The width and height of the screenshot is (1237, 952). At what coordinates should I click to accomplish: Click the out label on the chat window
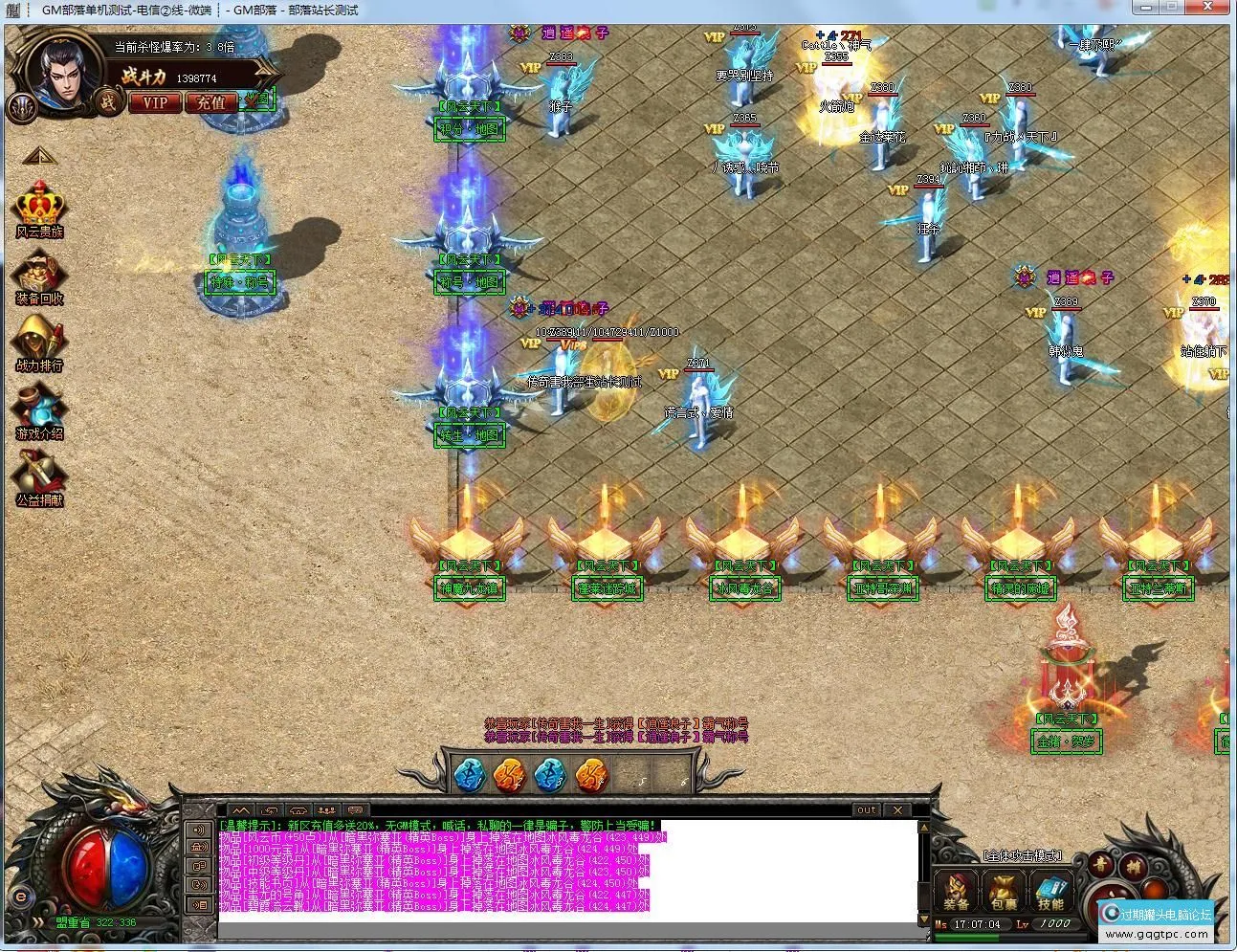coord(866,809)
